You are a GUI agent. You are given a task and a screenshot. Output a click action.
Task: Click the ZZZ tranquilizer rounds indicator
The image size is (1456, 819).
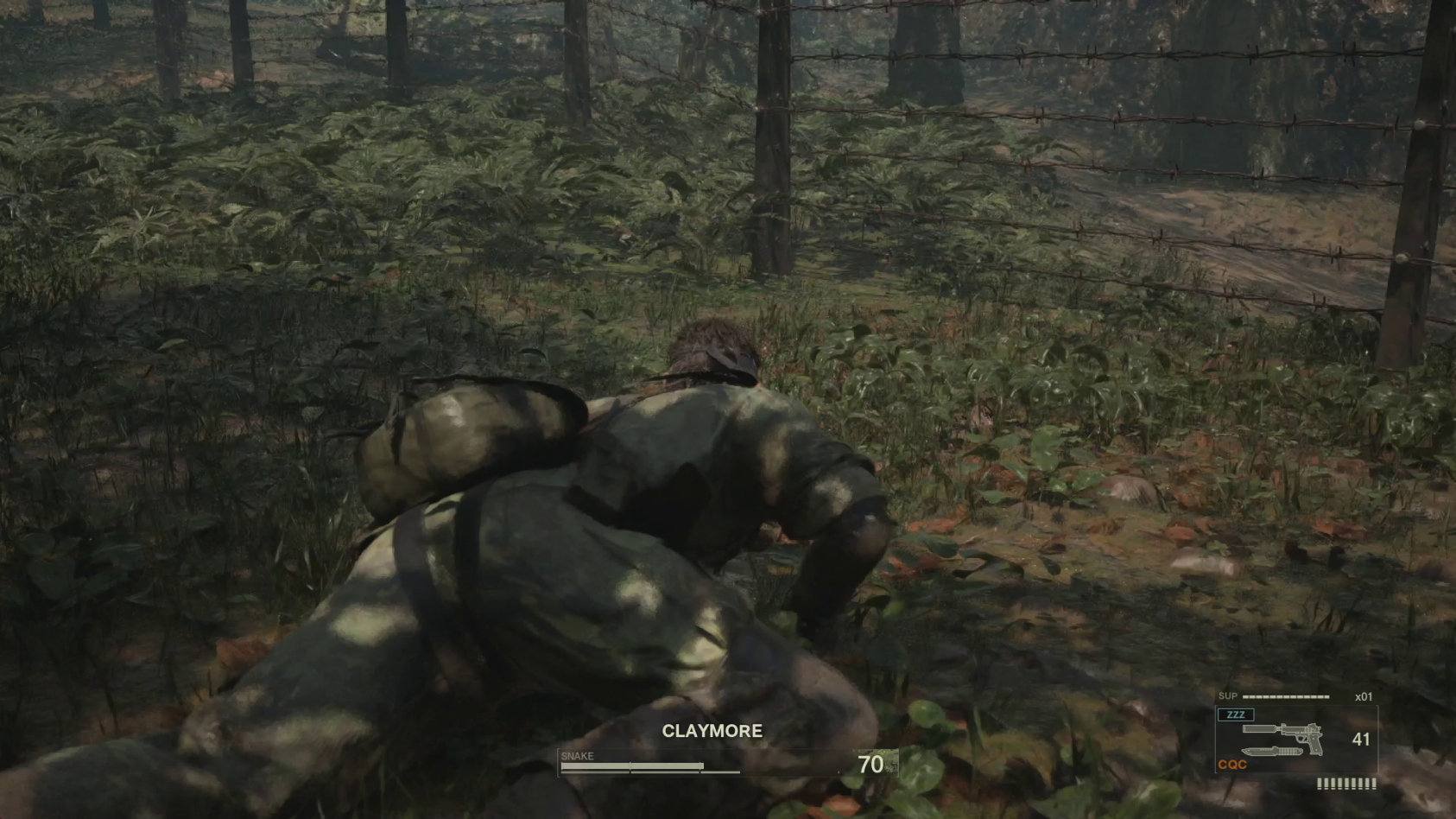coord(1236,714)
